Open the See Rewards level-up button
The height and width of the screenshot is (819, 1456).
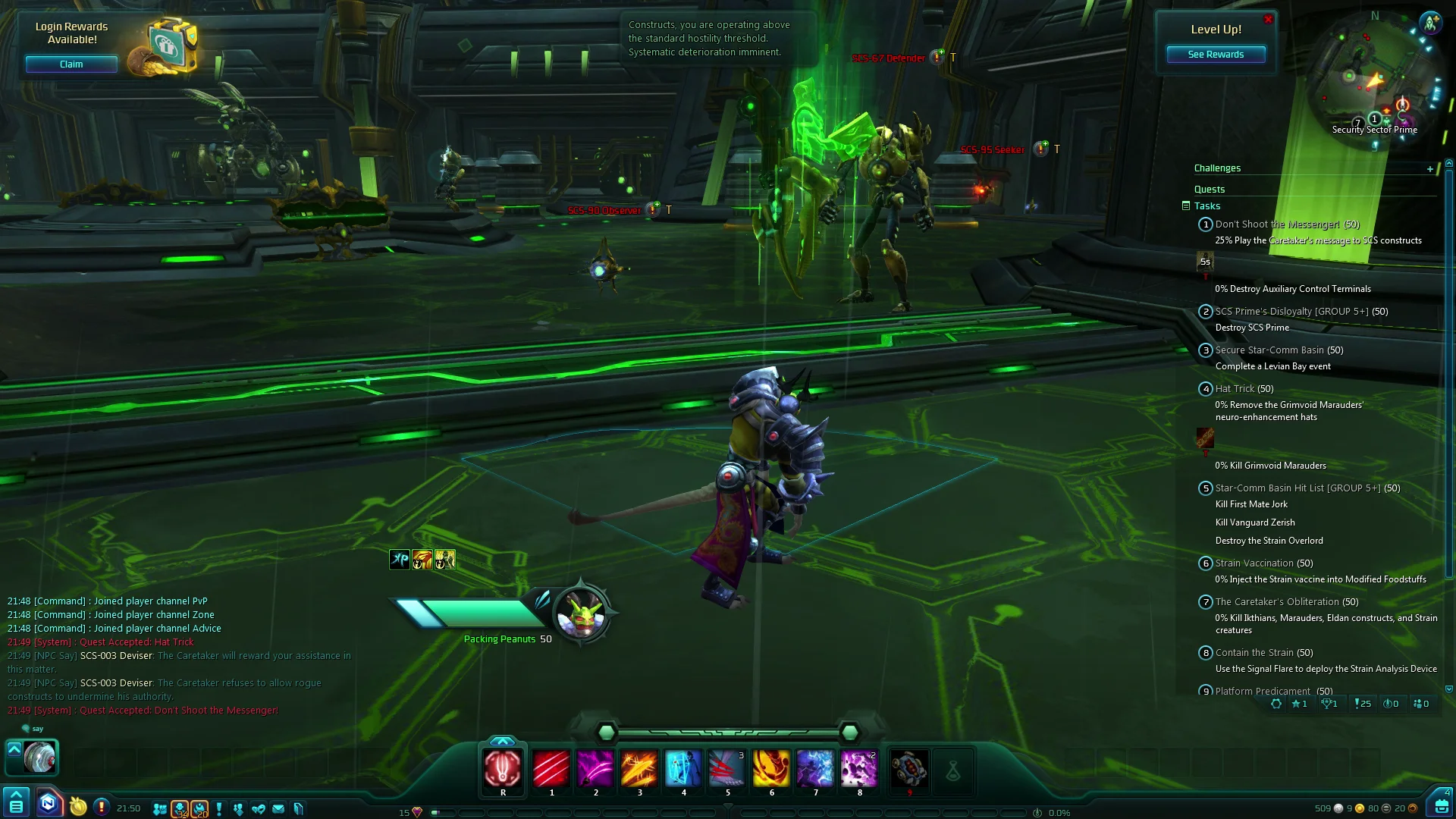pyautogui.click(x=1215, y=55)
